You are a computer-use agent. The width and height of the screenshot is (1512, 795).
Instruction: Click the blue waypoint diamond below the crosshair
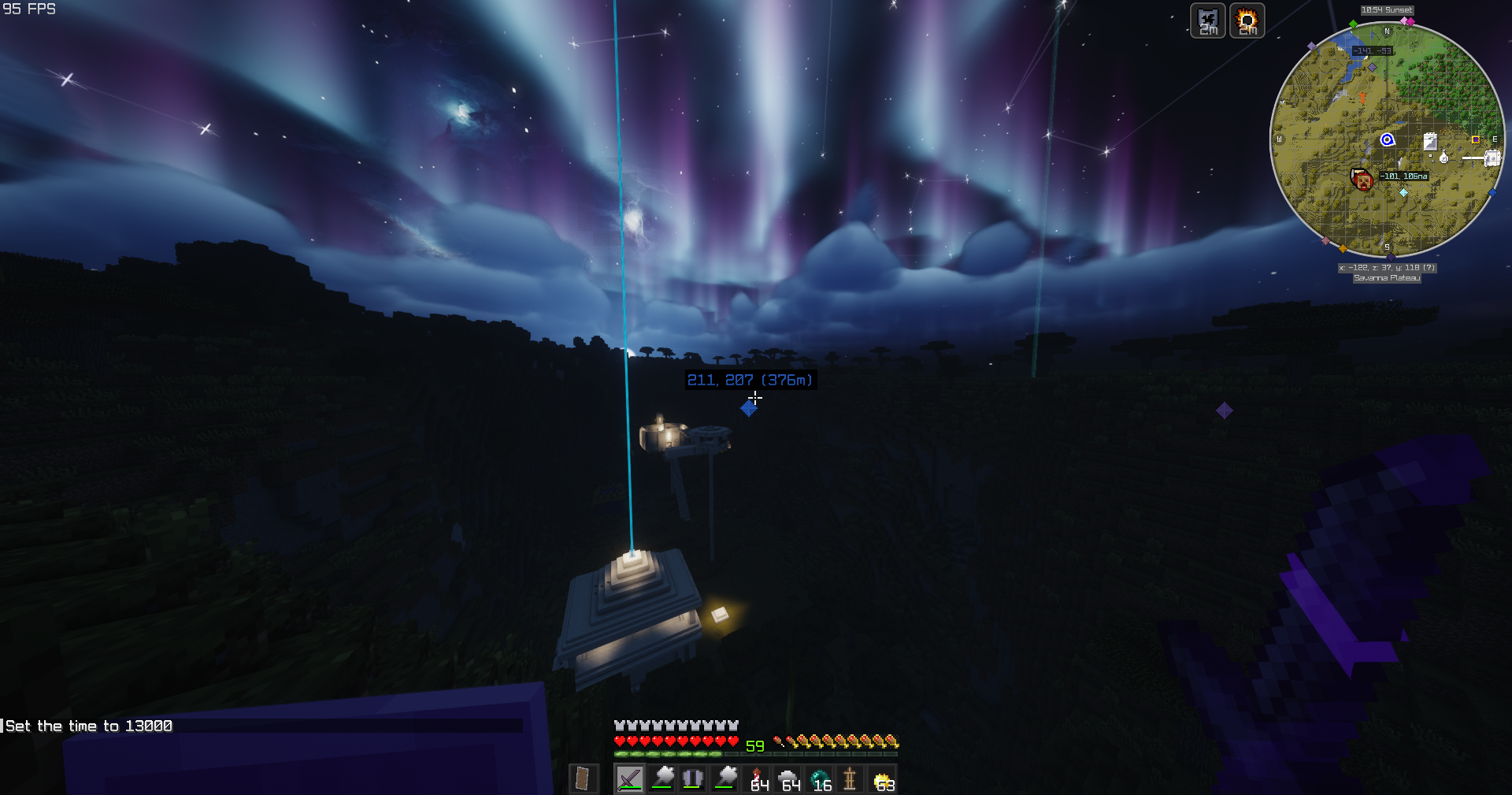(x=749, y=408)
